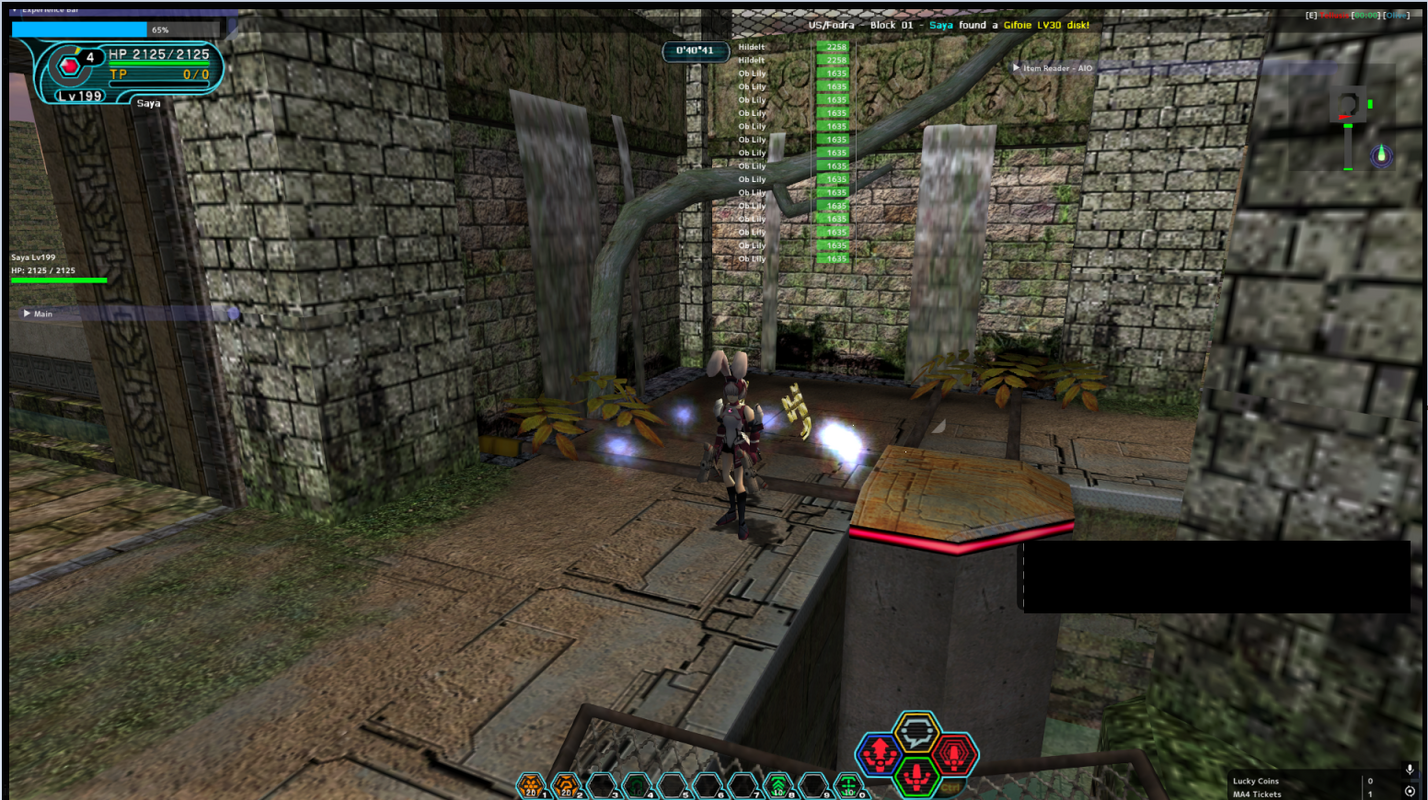This screenshot has height=800, width=1428.
Task: Click the circular target icon below the microphone
Action: click(x=1410, y=792)
